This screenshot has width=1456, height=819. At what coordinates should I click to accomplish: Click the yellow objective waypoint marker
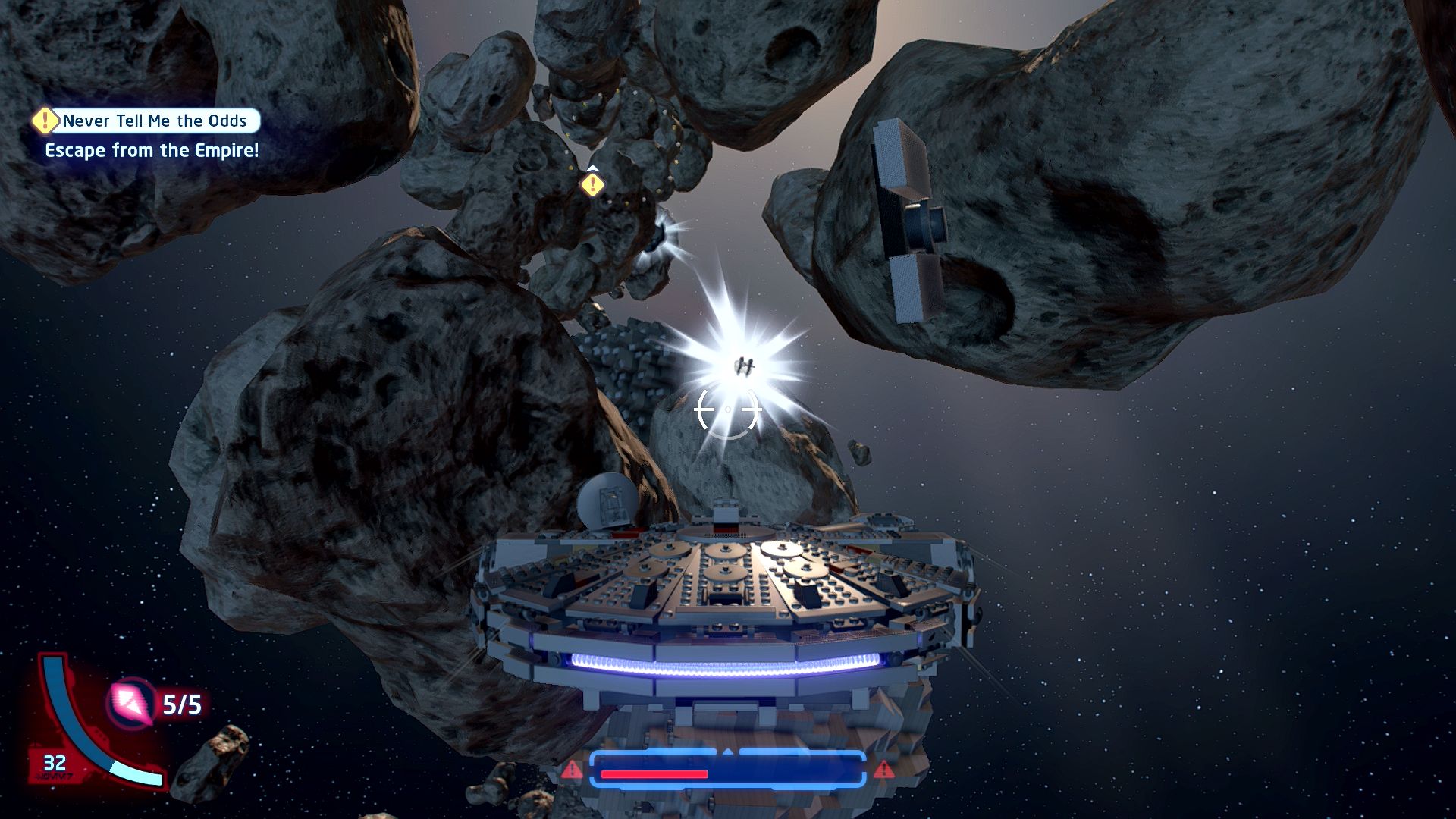coord(592,184)
